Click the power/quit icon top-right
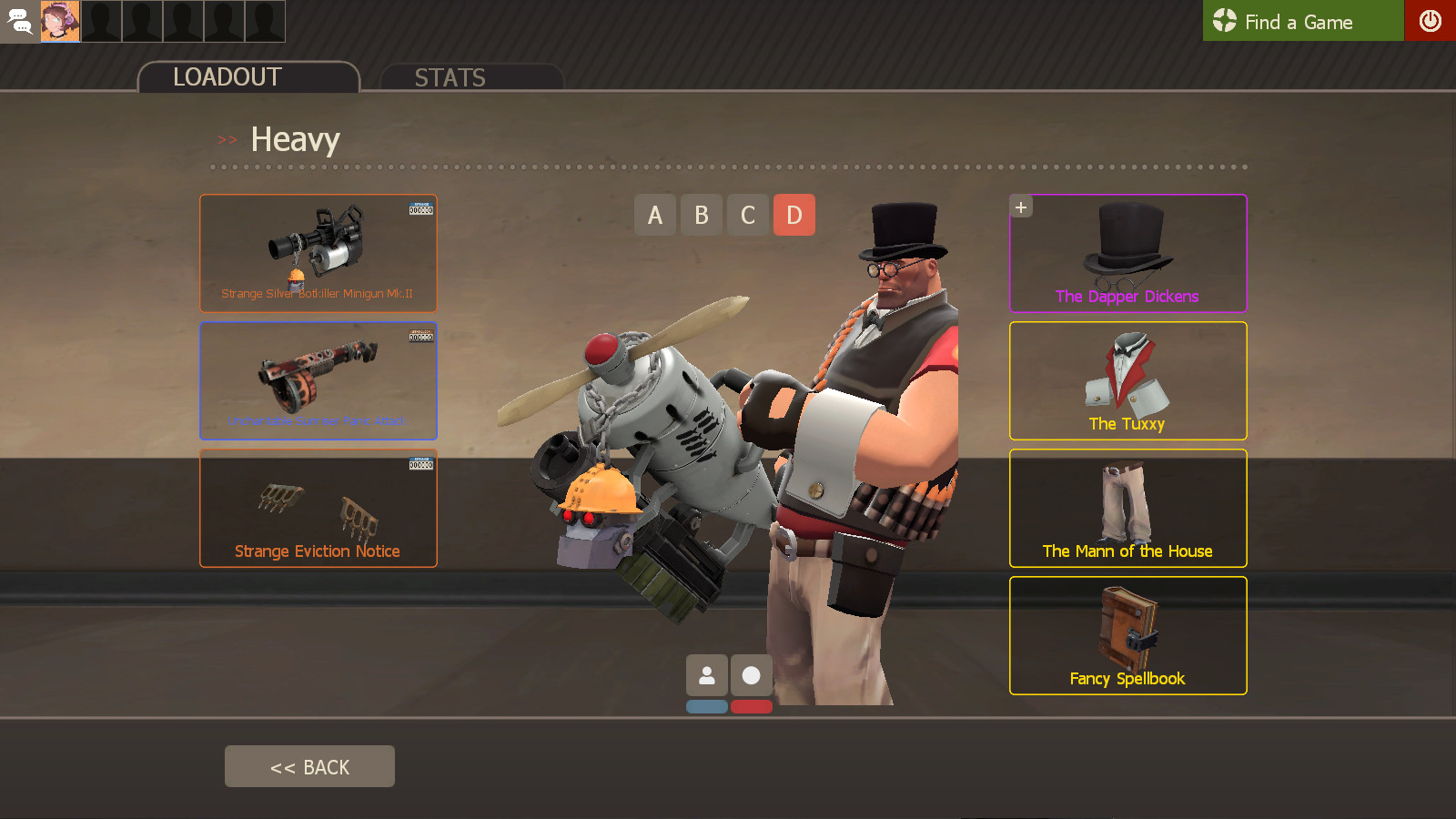The width and height of the screenshot is (1456, 819). [x=1431, y=21]
